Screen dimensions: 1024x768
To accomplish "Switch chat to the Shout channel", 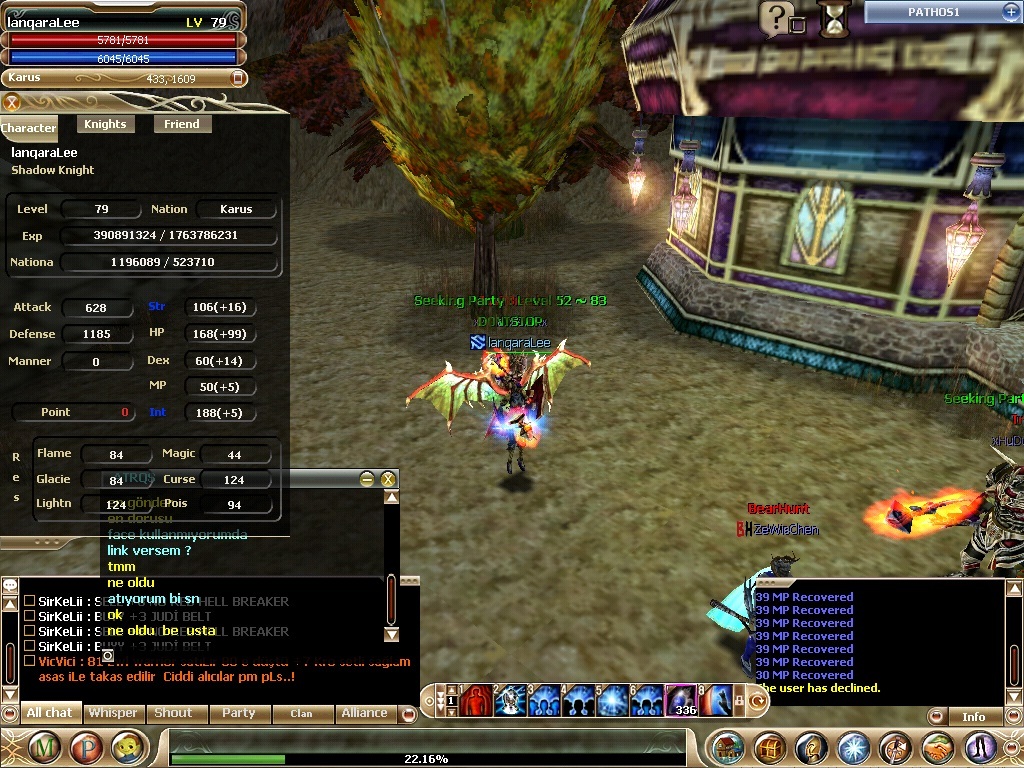I will coord(173,713).
